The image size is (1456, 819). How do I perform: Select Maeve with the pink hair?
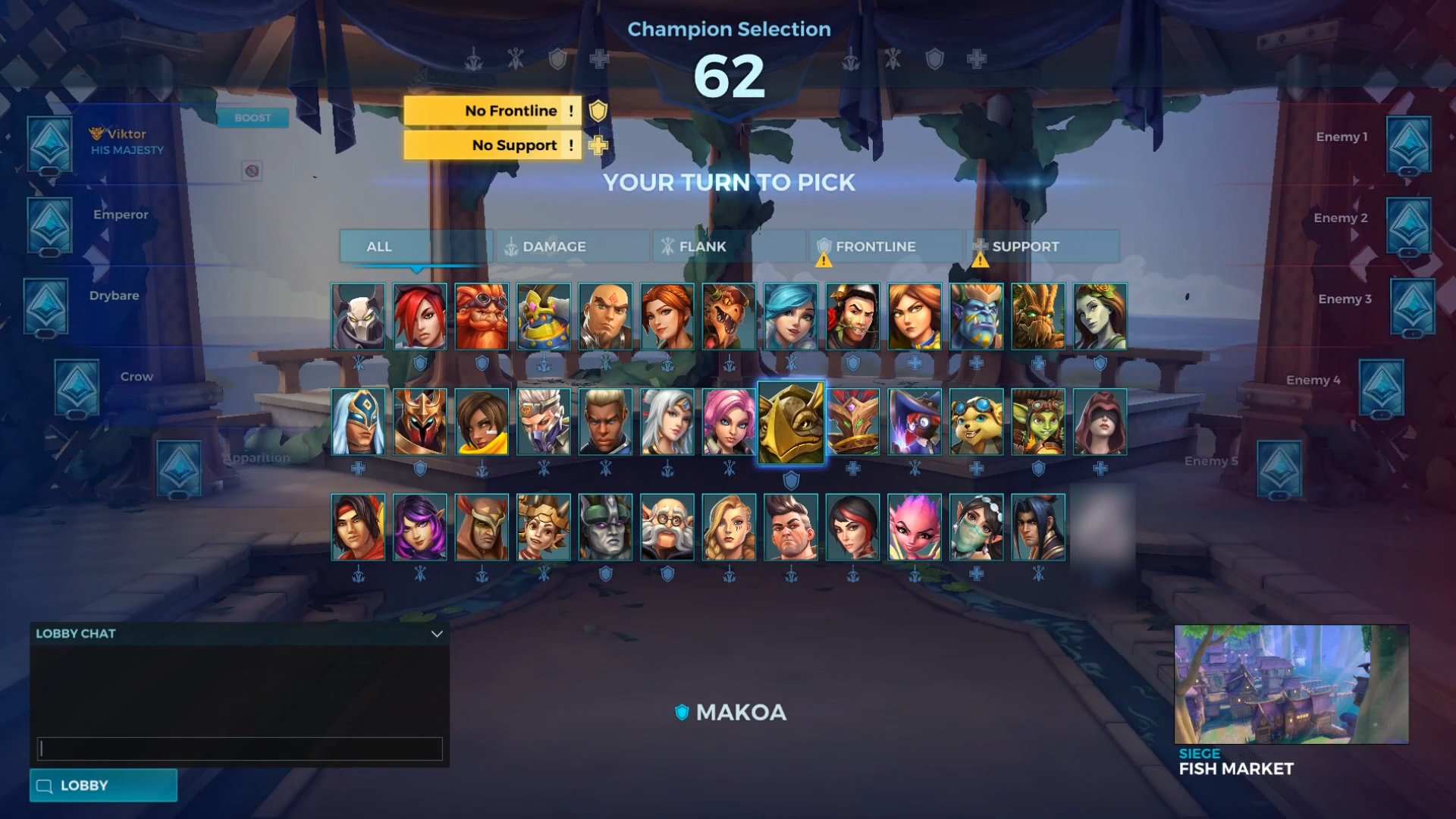pos(729,422)
